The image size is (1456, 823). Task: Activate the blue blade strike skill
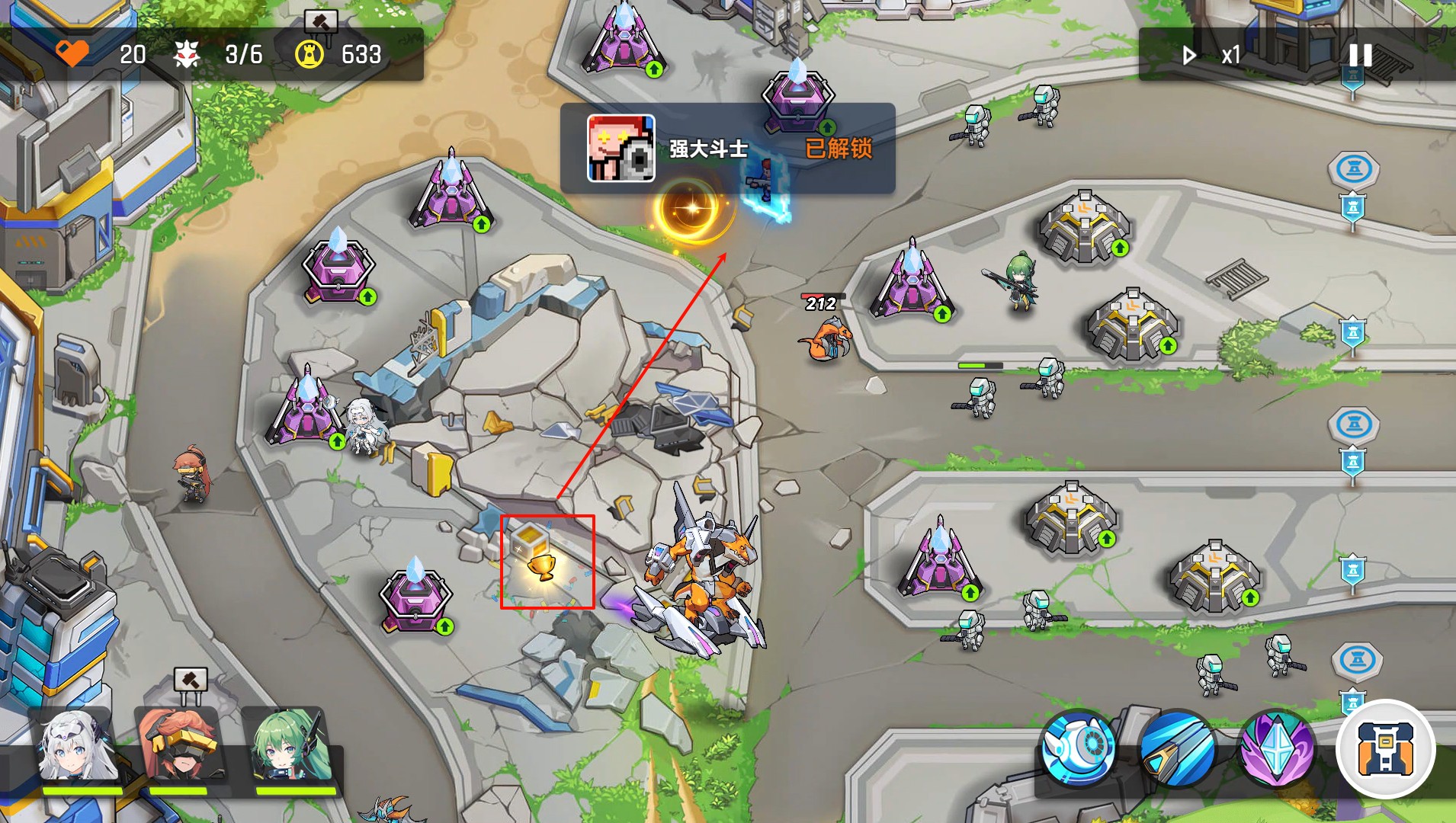point(1178,748)
